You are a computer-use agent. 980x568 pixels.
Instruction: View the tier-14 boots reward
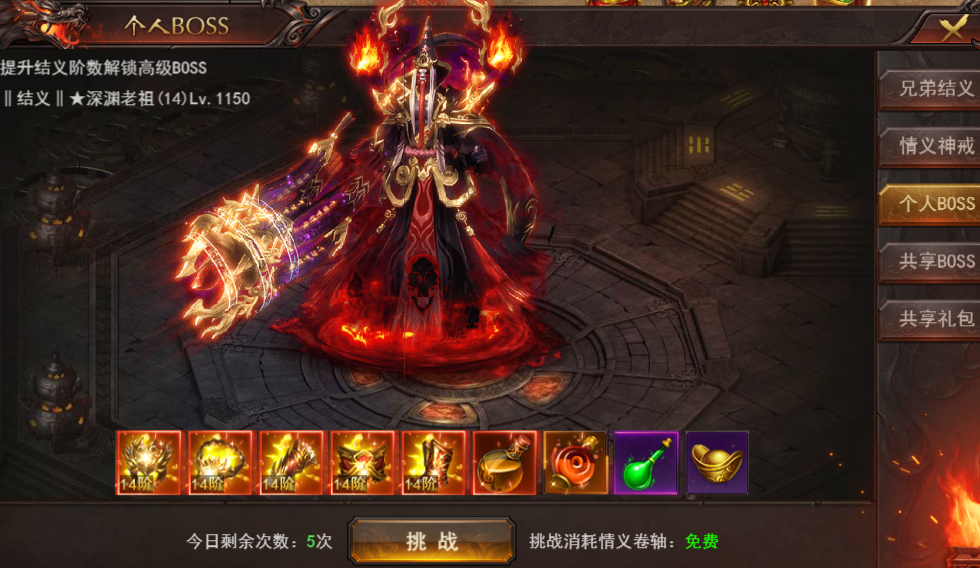click(434, 463)
